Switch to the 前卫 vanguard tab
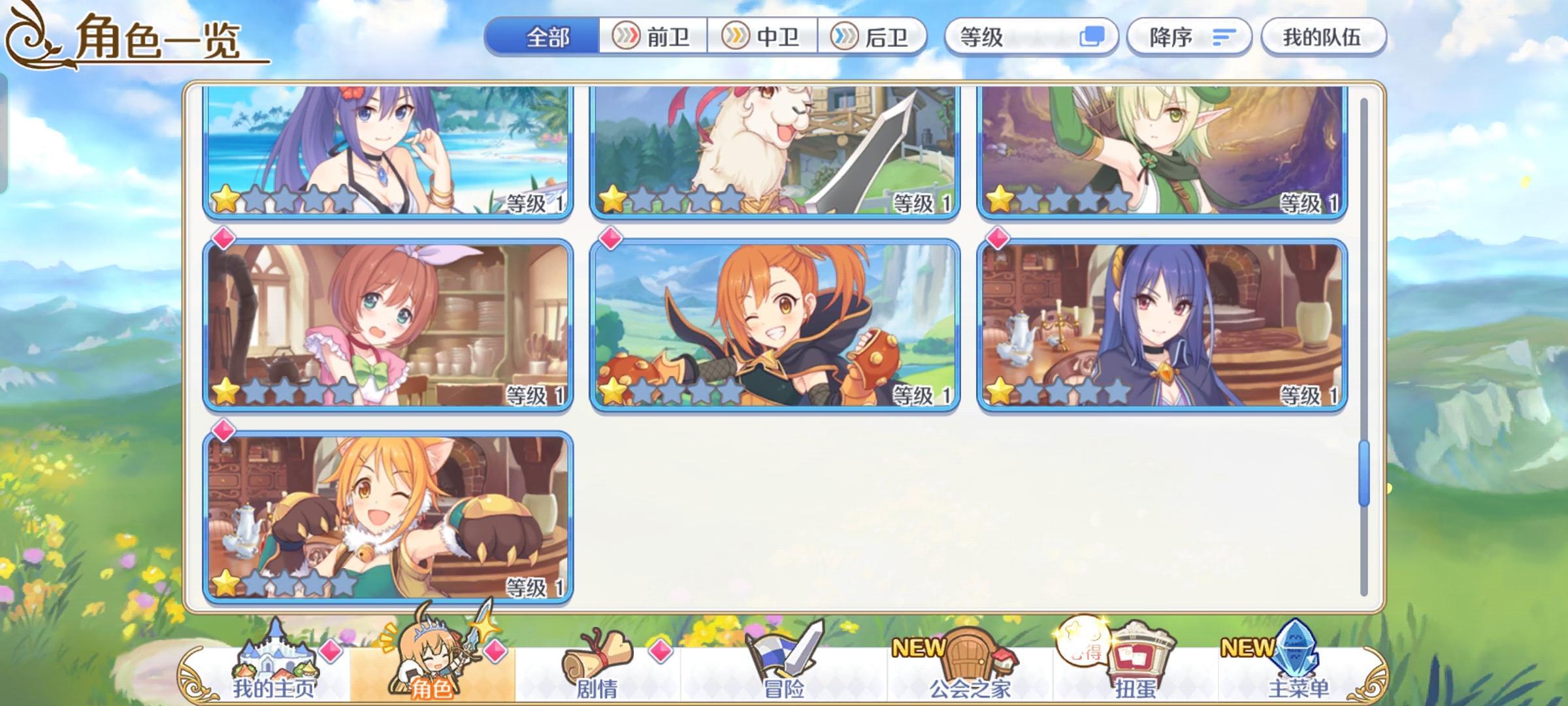 tap(653, 37)
